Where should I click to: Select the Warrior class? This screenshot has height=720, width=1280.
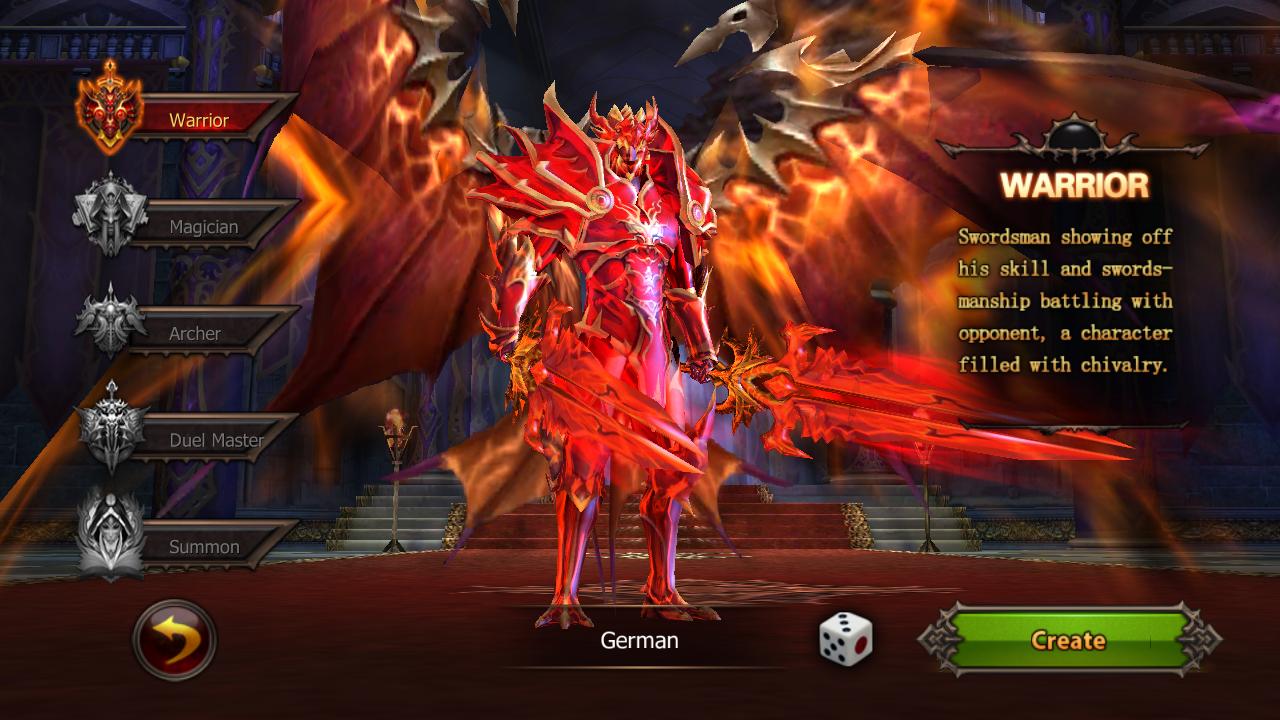tap(199, 121)
